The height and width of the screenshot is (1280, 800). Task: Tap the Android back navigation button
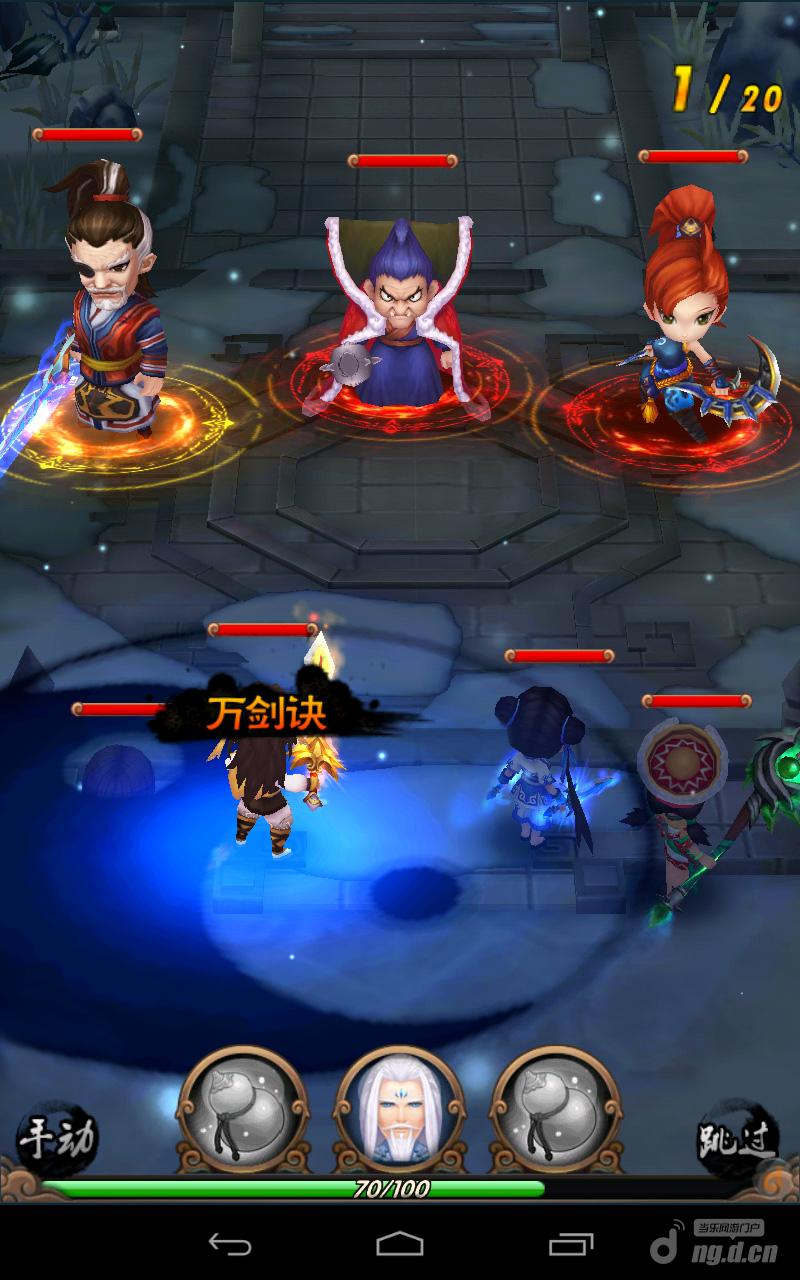(x=230, y=1244)
